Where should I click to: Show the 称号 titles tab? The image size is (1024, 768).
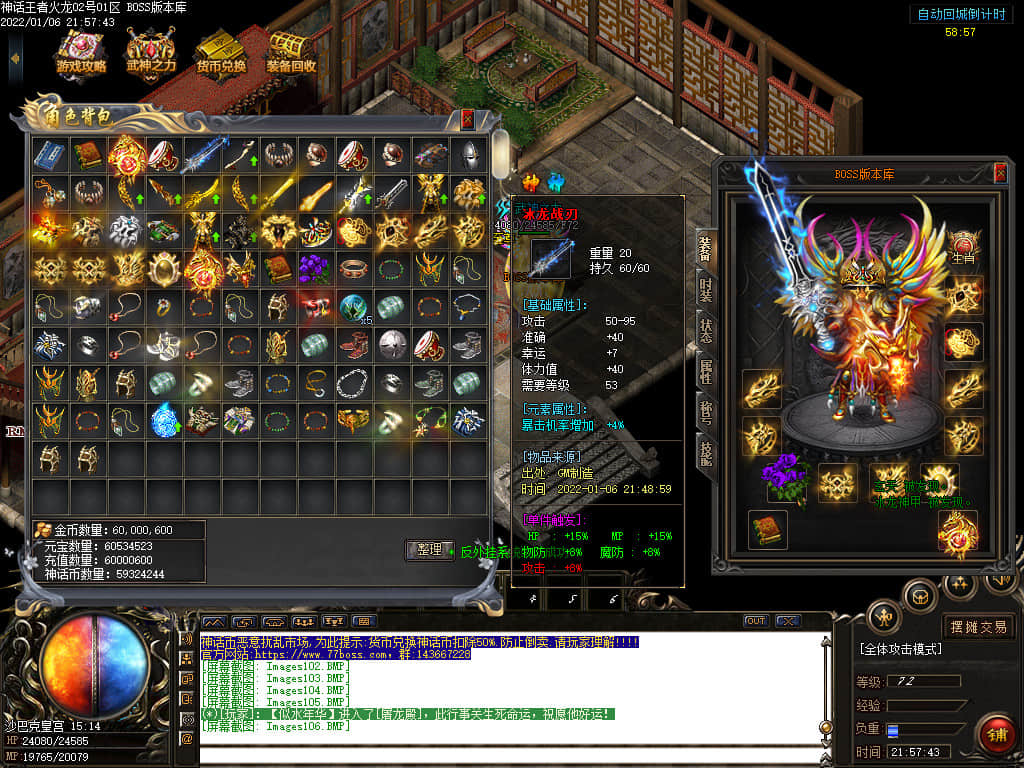(x=705, y=413)
